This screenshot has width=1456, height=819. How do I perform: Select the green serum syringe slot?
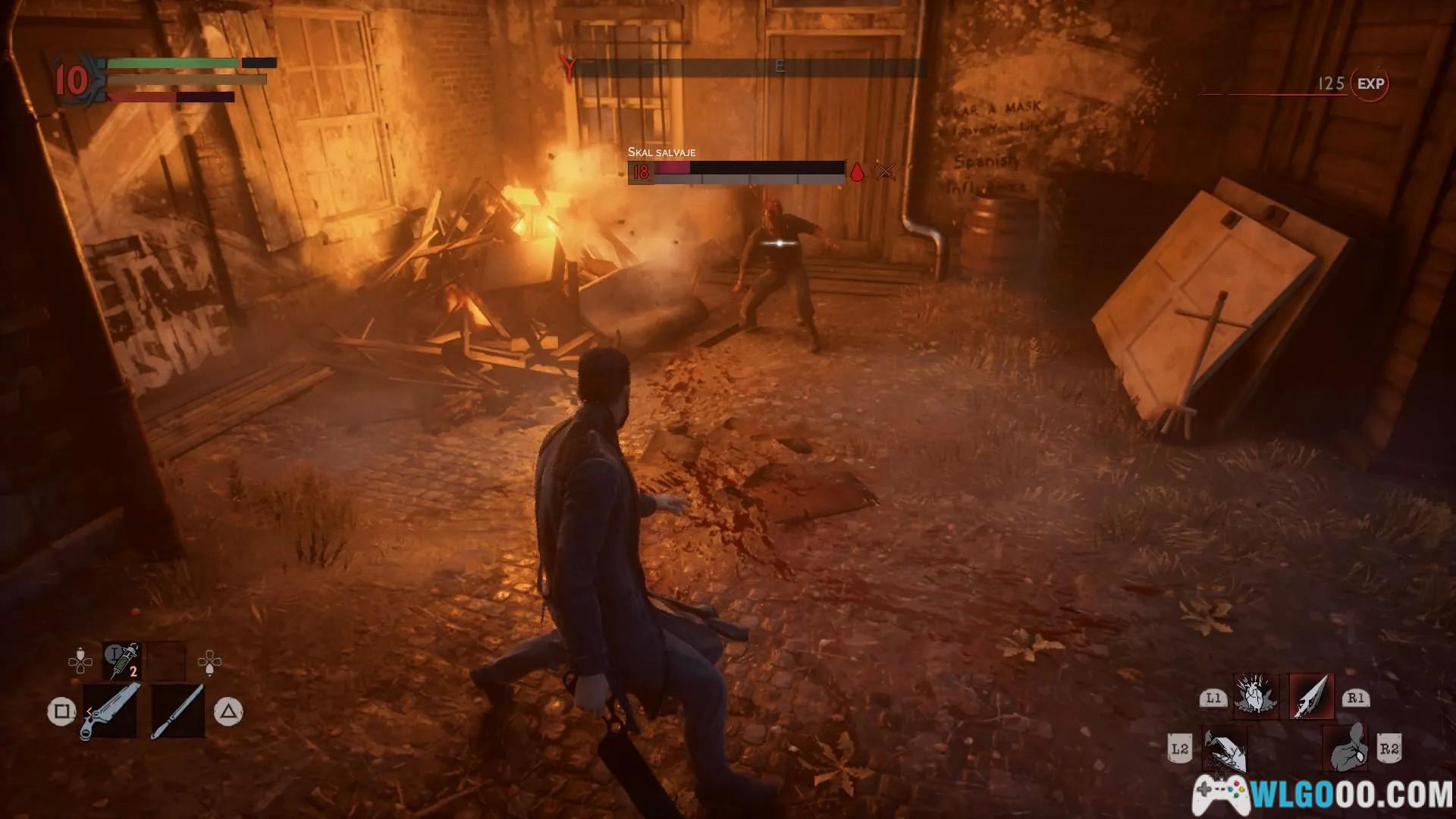point(122,661)
